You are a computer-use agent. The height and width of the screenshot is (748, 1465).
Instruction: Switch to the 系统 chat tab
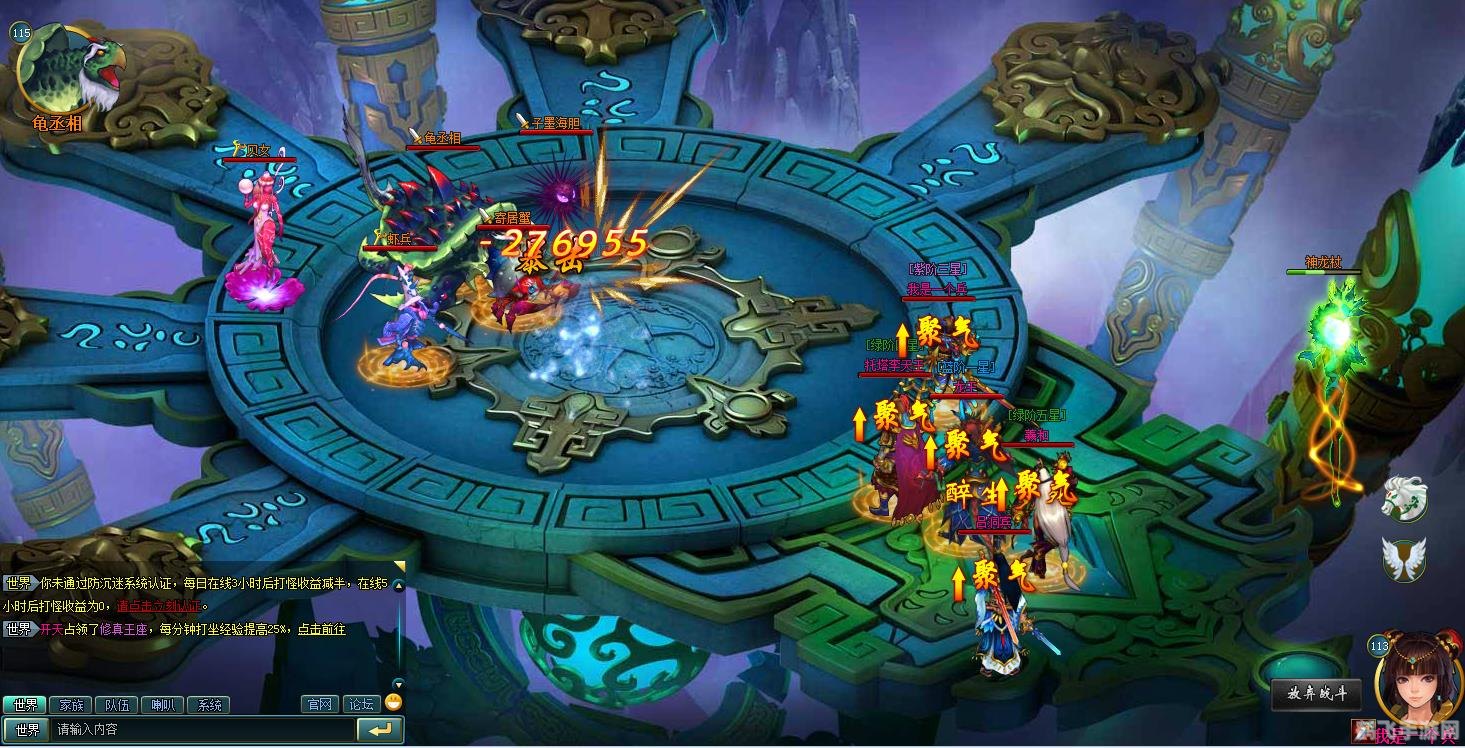pyautogui.click(x=209, y=705)
